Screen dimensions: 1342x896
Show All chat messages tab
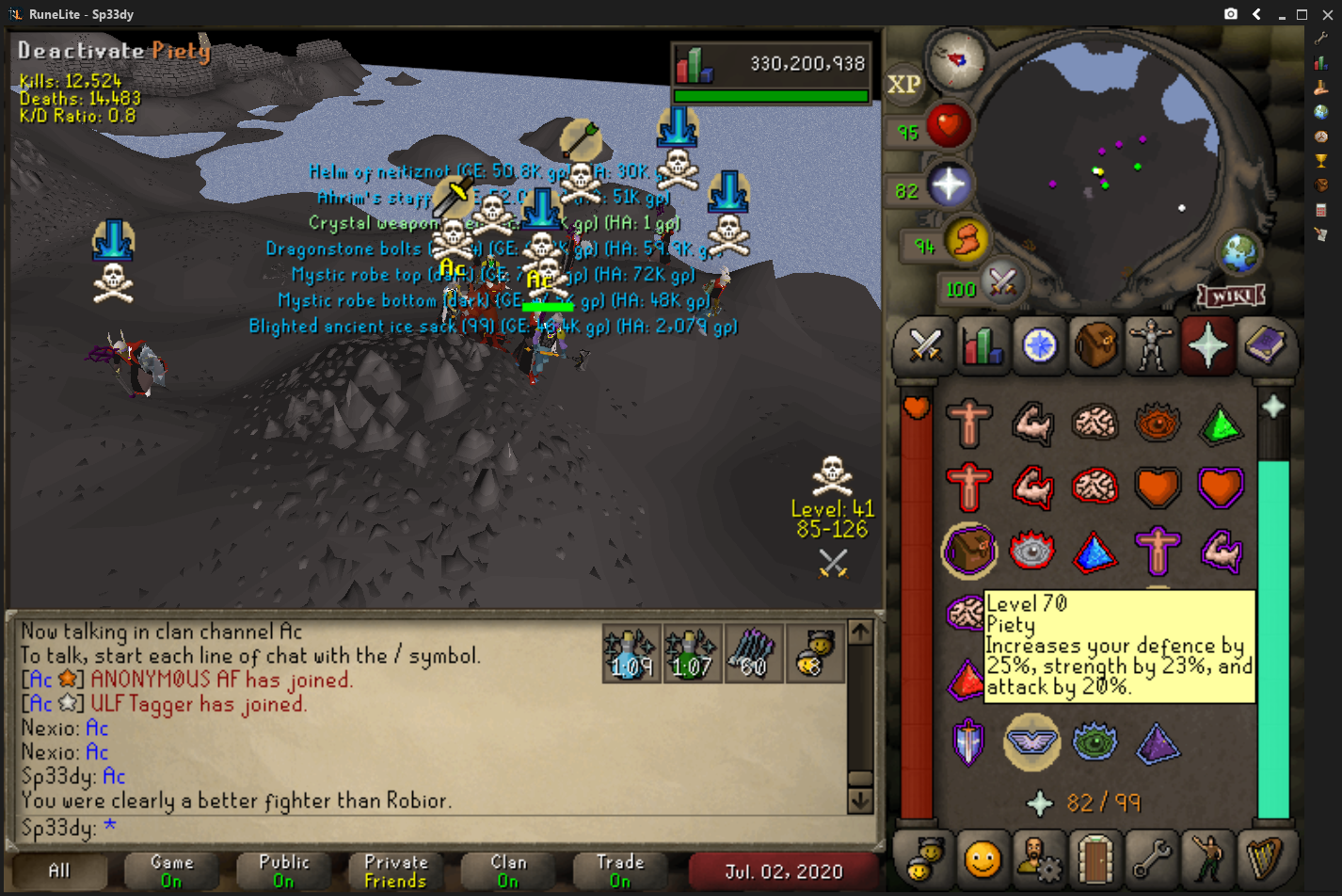click(x=58, y=871)
